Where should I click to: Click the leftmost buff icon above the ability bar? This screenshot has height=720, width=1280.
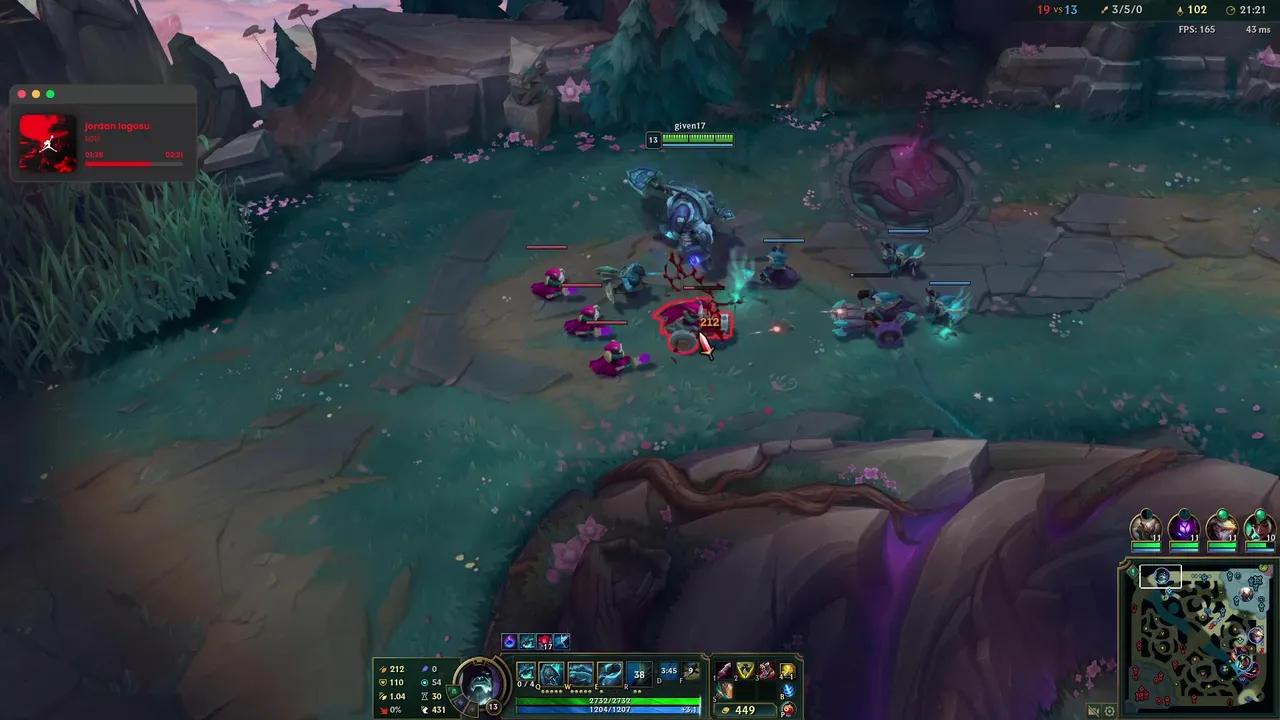(x=509, y=641)
